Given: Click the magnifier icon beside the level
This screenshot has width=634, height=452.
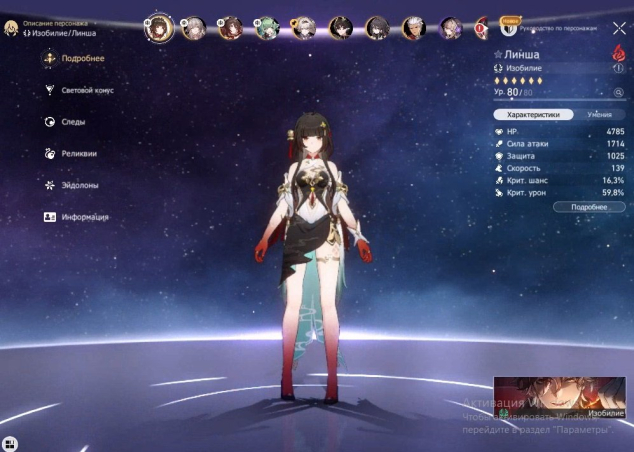Looking at the screenshot, I should coord(619,92).
